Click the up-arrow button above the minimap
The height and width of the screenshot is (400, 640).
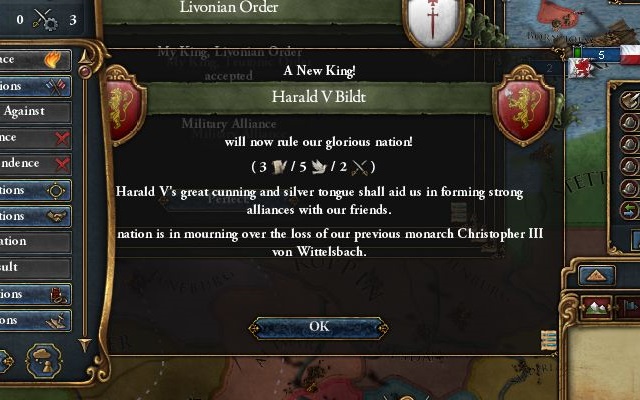(x=597, y=275)
